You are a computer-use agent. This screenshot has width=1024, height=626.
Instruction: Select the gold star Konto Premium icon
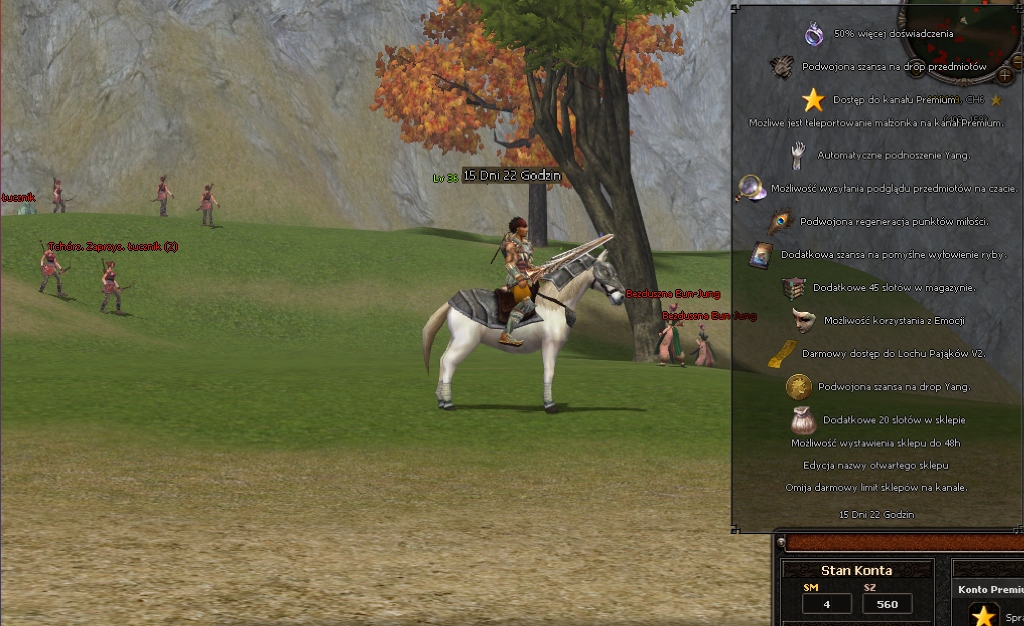[985, 615]
